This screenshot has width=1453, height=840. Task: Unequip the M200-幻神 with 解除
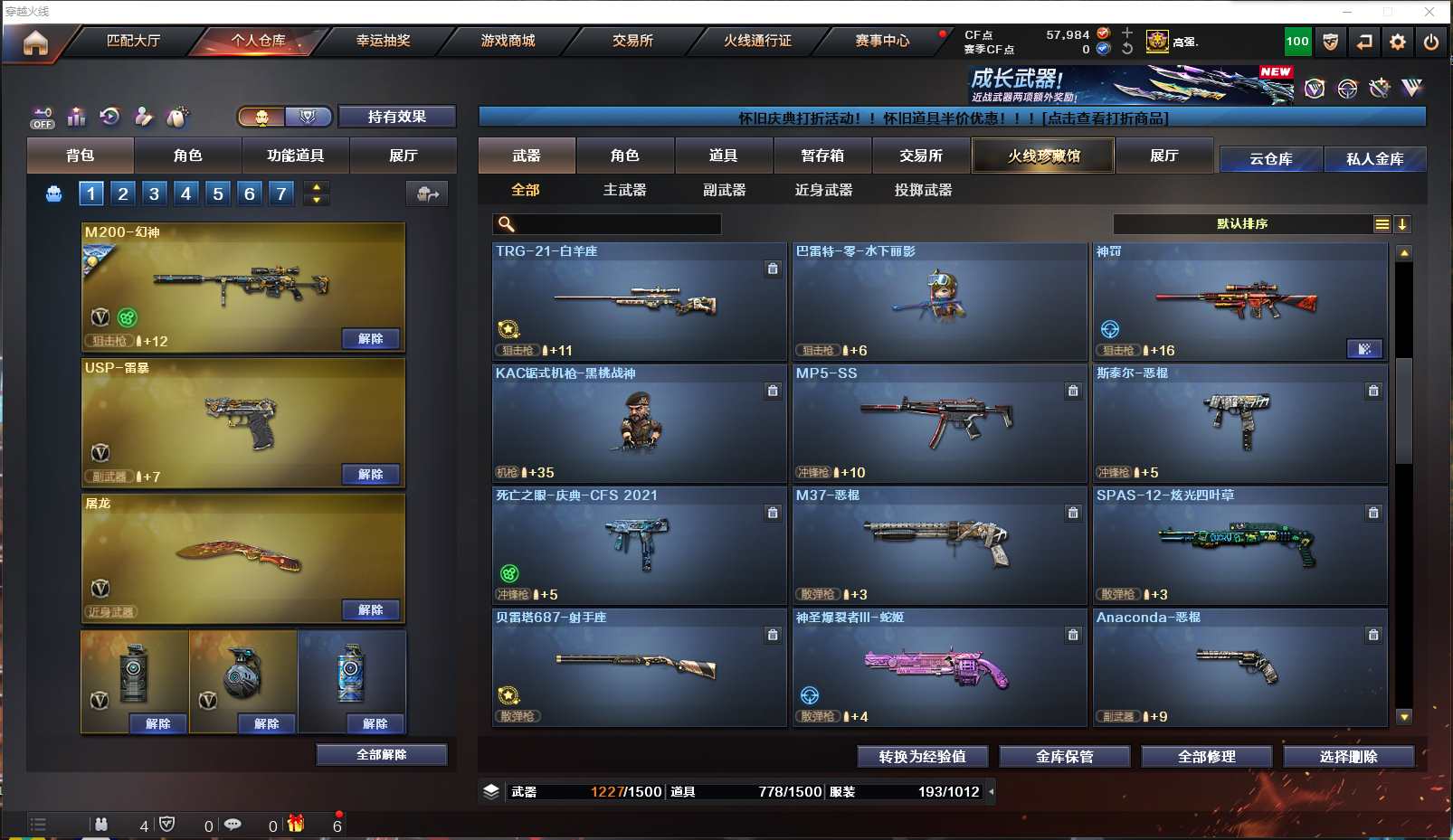coord(371,338)
